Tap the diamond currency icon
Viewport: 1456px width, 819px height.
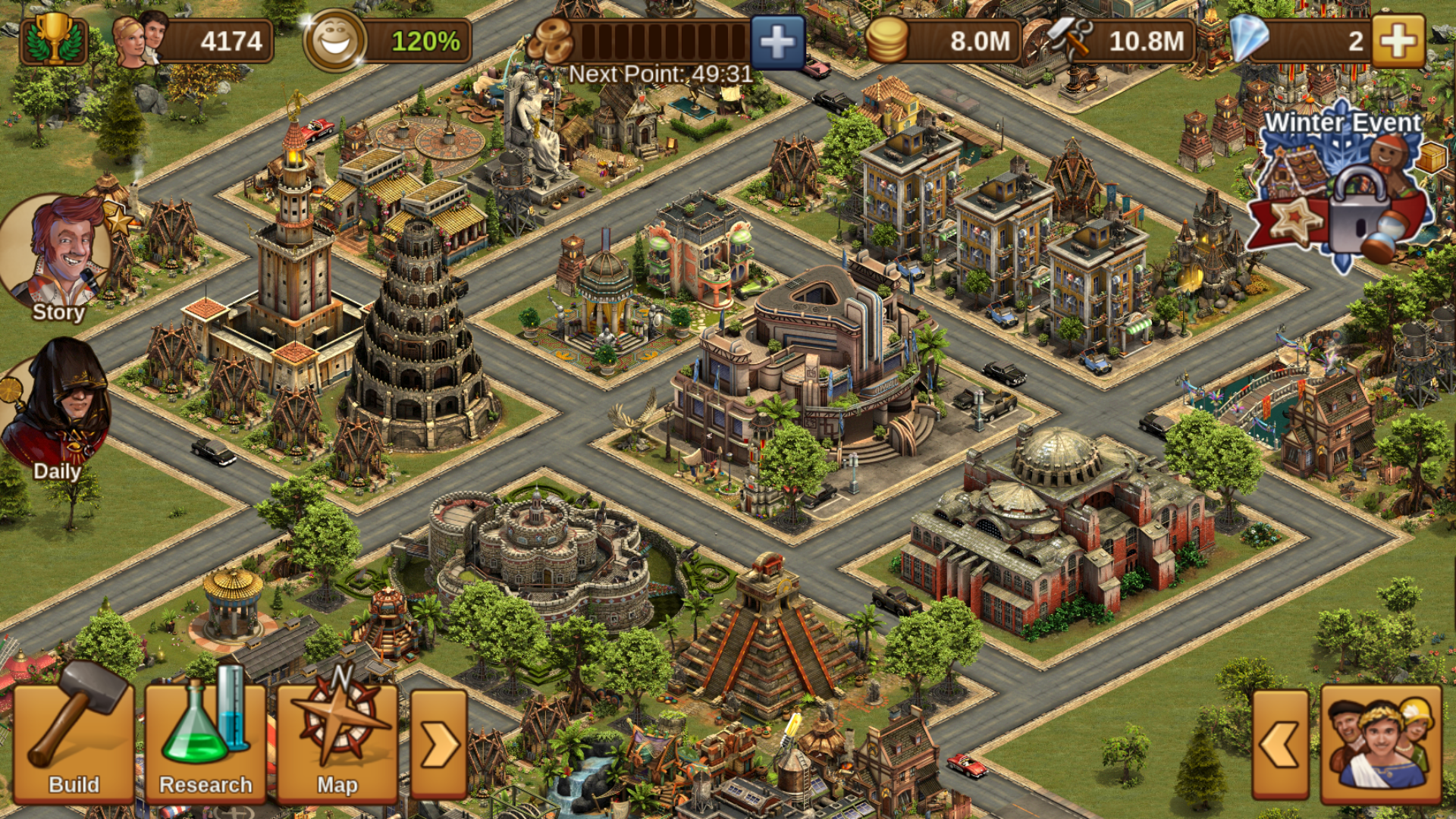tap(1248, 39)
